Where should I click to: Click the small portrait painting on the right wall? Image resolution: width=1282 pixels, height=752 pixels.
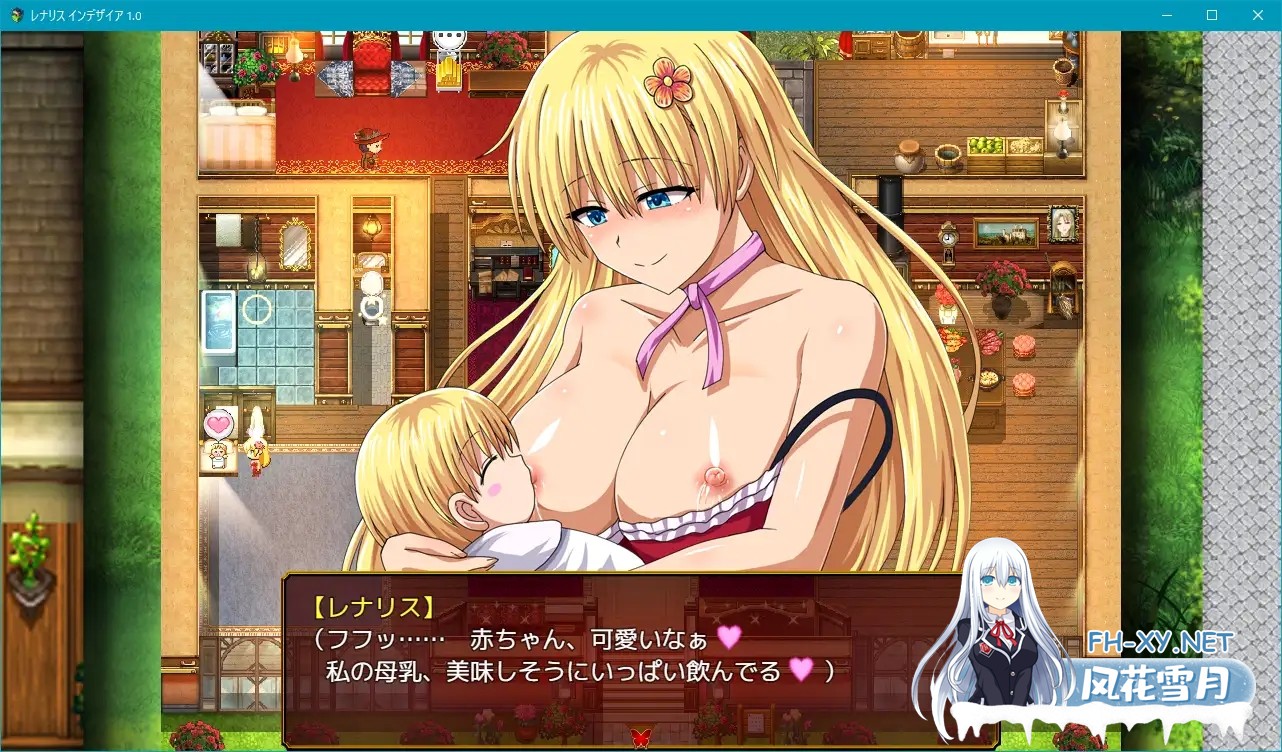[1062, 222]
